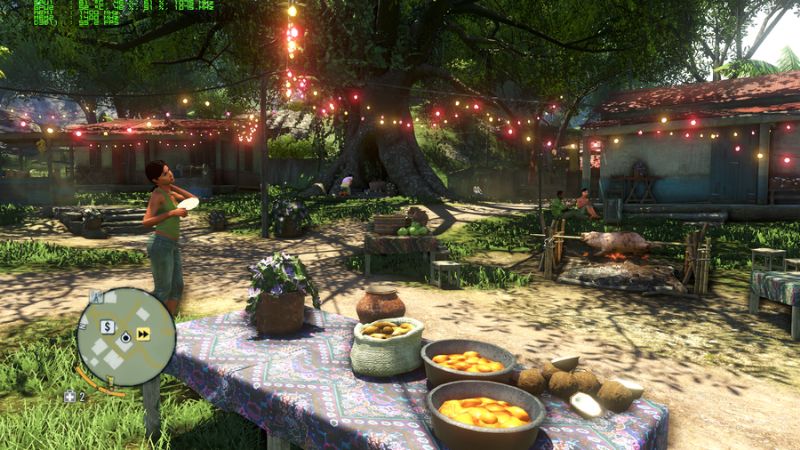Select the yellow fast-travel marker on minimap
Screen dimensions: 800x450
click(x=143, y=334)
